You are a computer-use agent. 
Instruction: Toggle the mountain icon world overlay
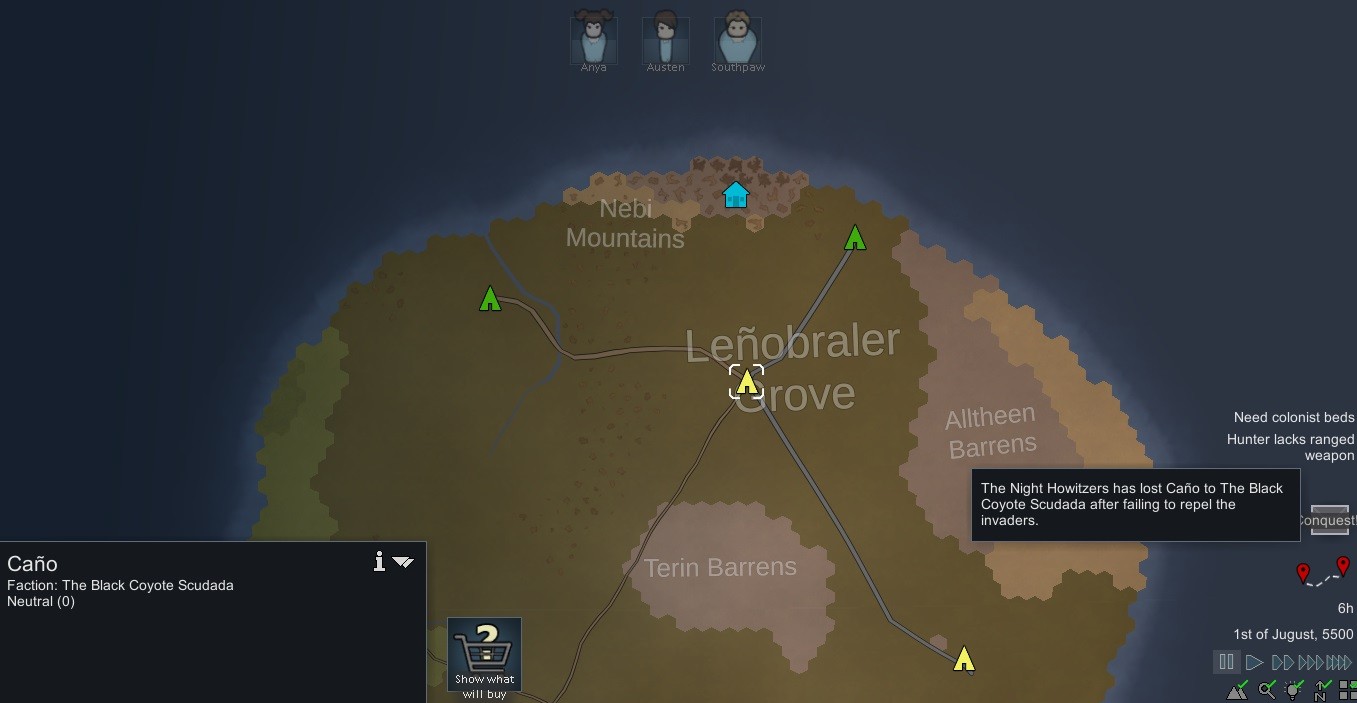click(1238, 690)
